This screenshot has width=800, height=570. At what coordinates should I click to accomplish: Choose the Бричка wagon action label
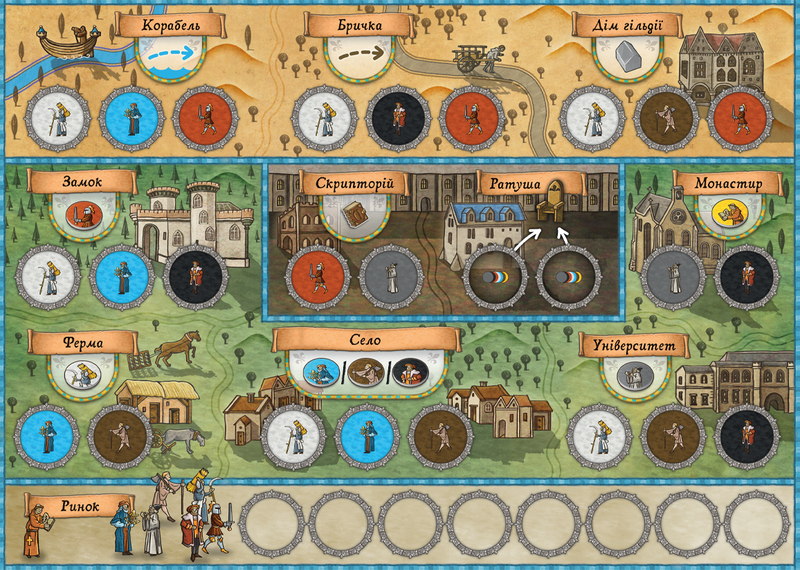click(359, 26)
